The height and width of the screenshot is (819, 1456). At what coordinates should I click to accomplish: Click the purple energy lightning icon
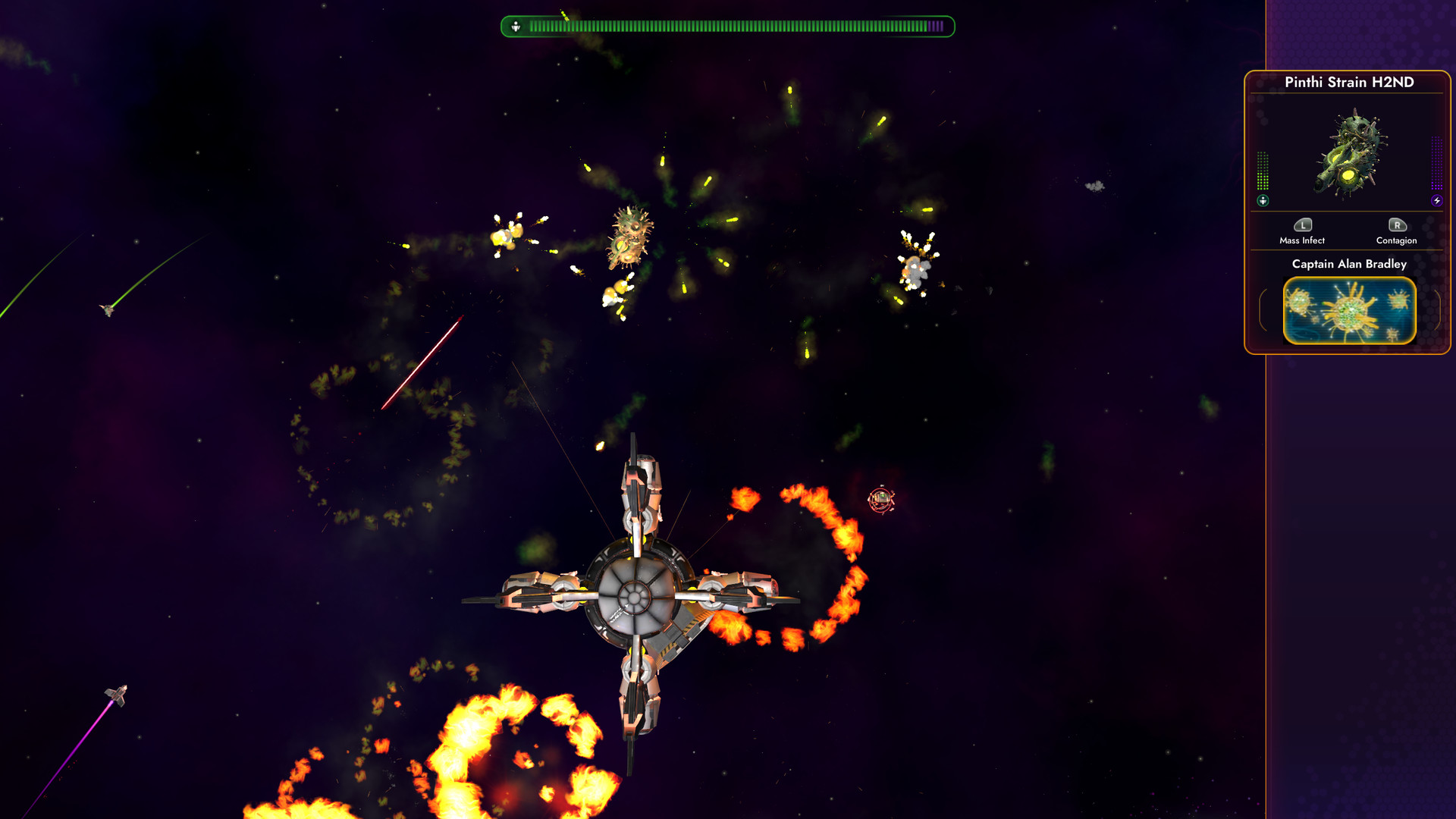tap(1436, 201)
